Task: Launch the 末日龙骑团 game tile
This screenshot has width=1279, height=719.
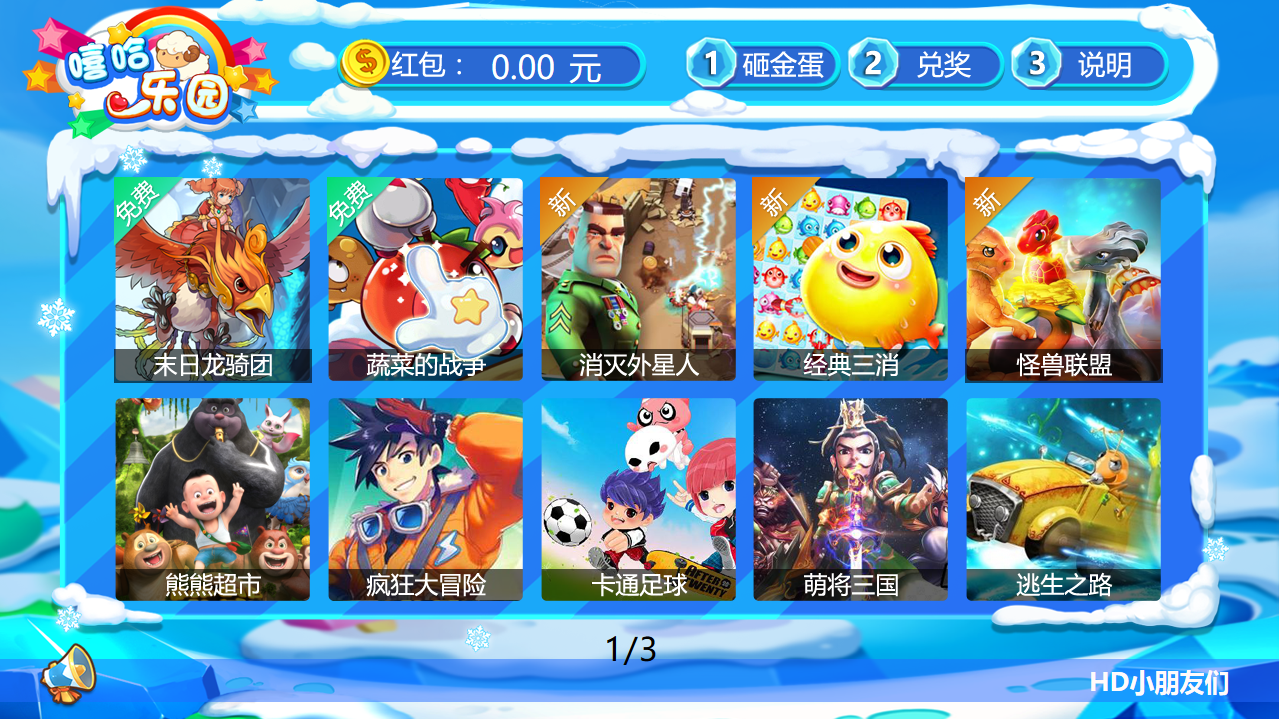Action: (212, 279)
